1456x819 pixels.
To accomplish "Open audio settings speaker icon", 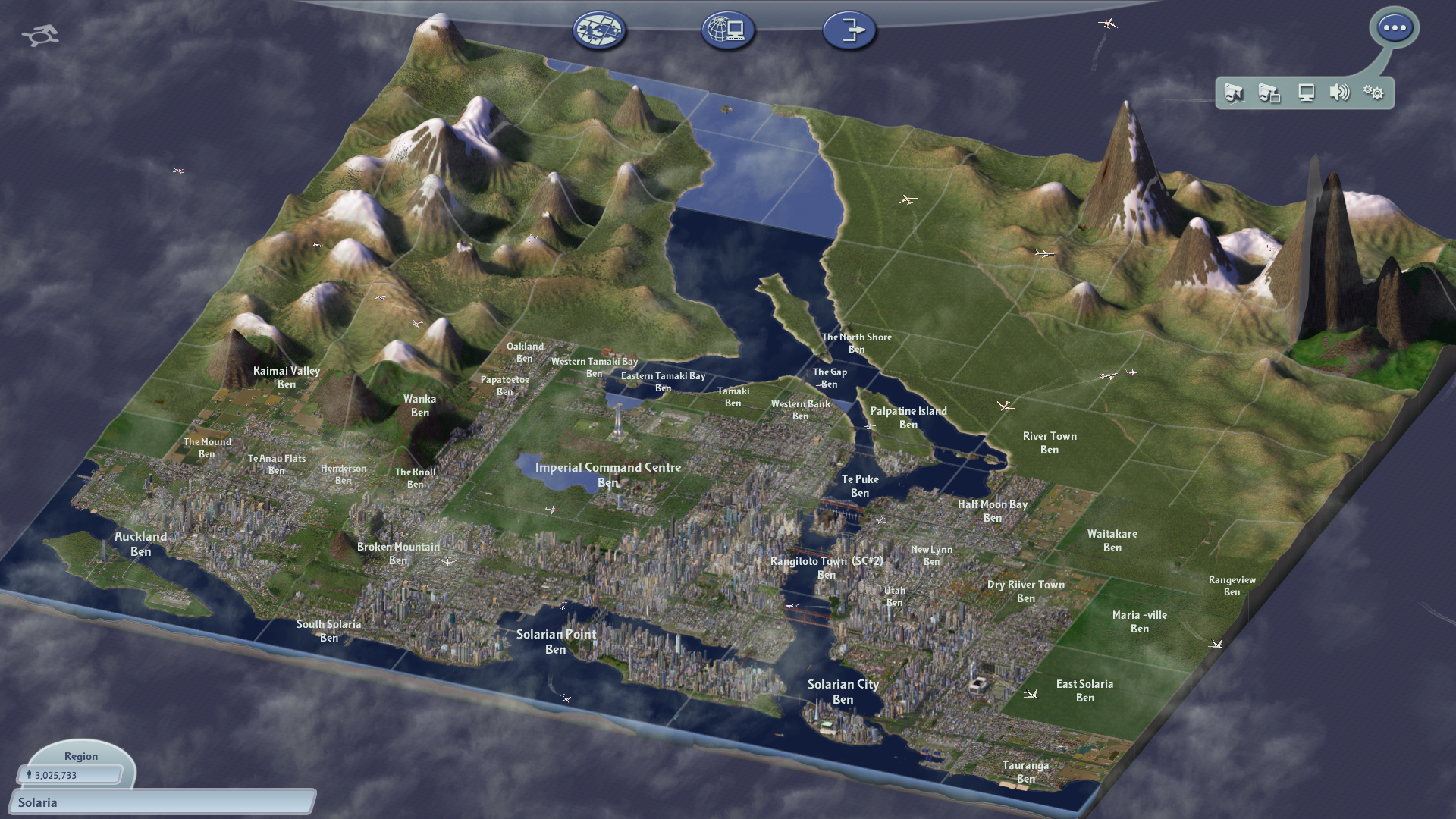I will pos(1339,93).
